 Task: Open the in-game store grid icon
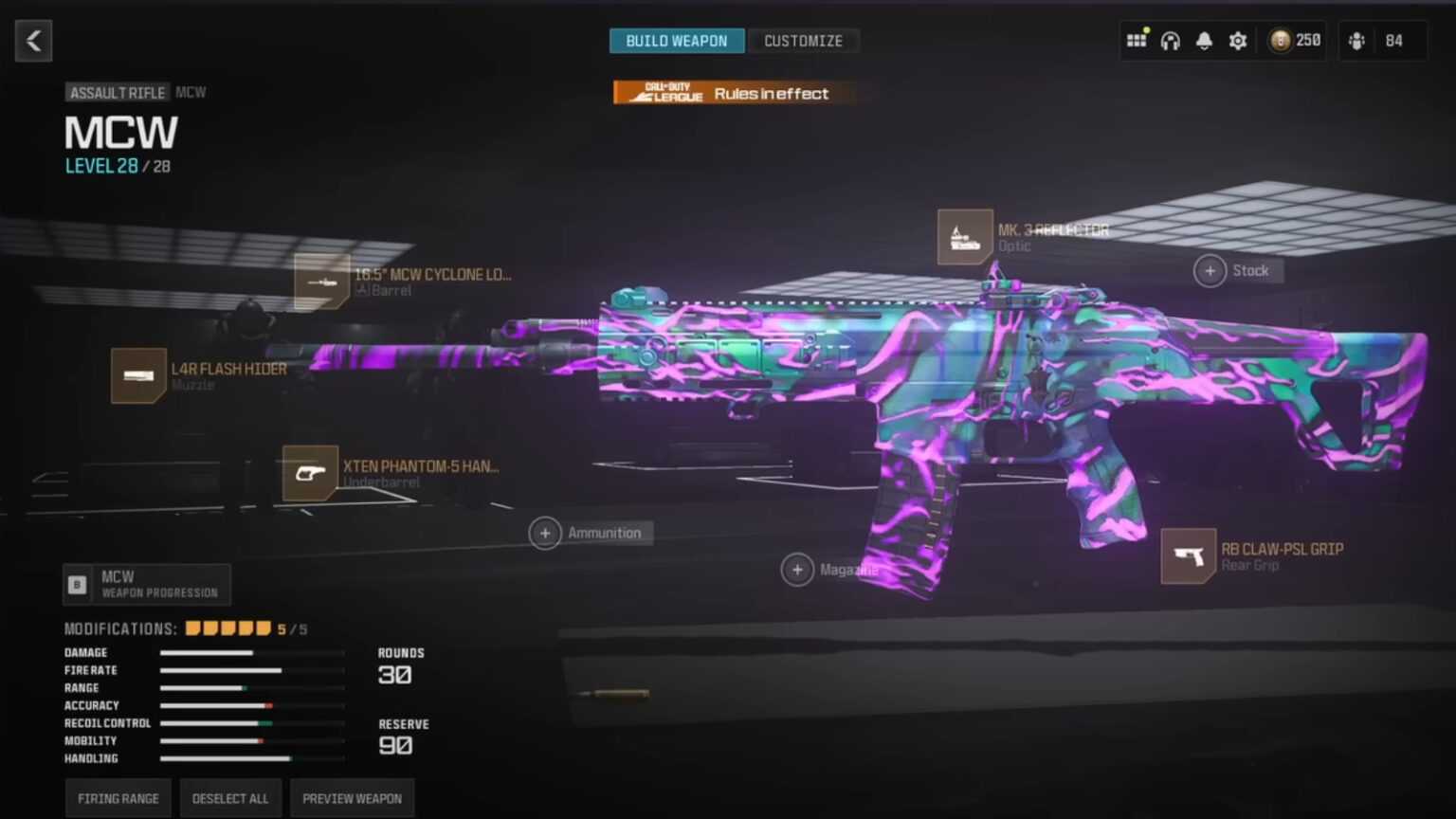pos(1137,40)
